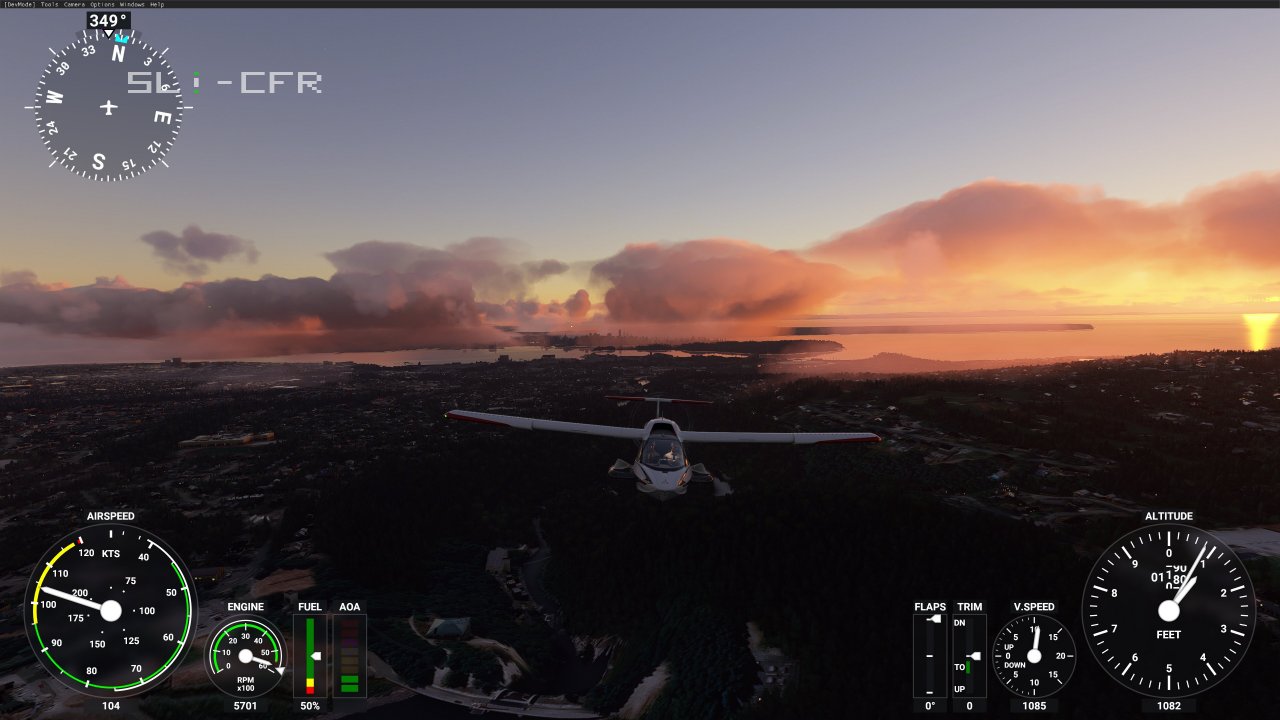
Task: Open the Help menu
Action: click(157, 4)
